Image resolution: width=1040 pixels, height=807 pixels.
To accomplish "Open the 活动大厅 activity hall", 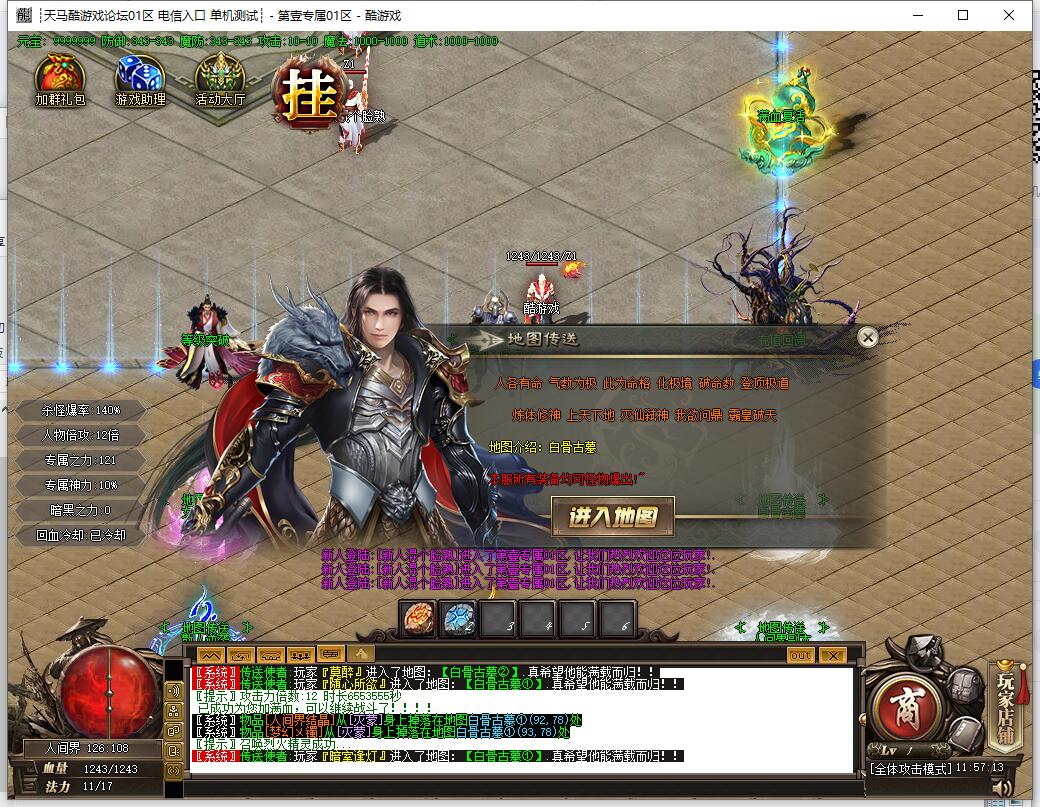I will pos(220,79).
